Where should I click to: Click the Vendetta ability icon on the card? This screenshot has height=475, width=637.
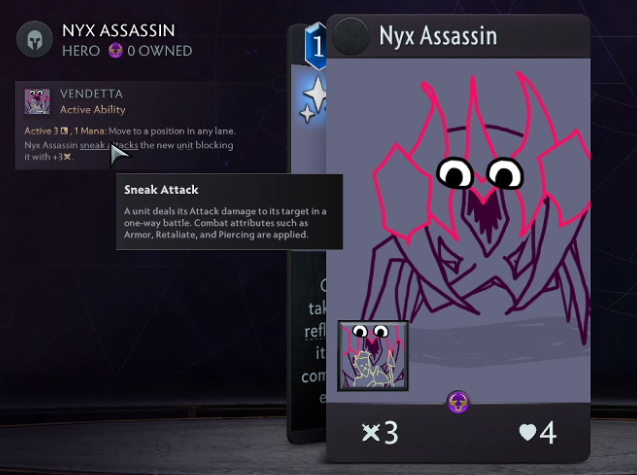pos(372,355)
